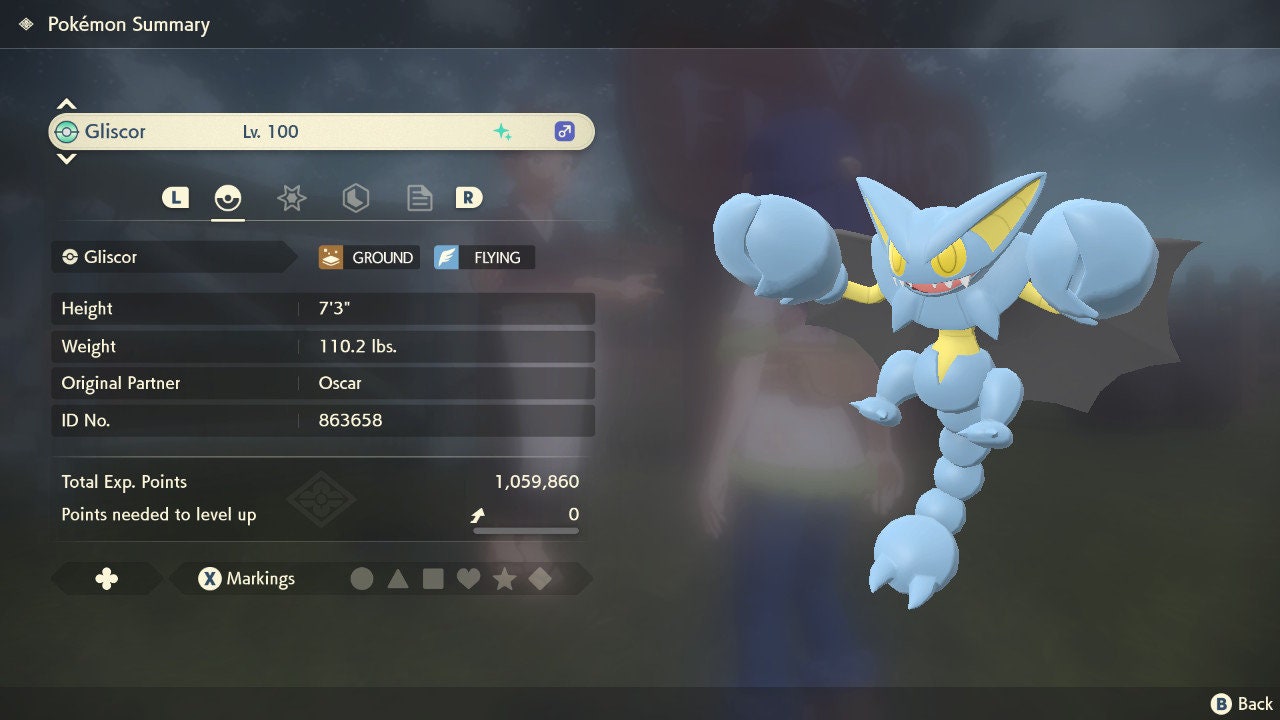The width and height of the screenshot is (1280, 720).
Task: Click the sparkle shiny indicator beside the level
Action: (504, 131)
